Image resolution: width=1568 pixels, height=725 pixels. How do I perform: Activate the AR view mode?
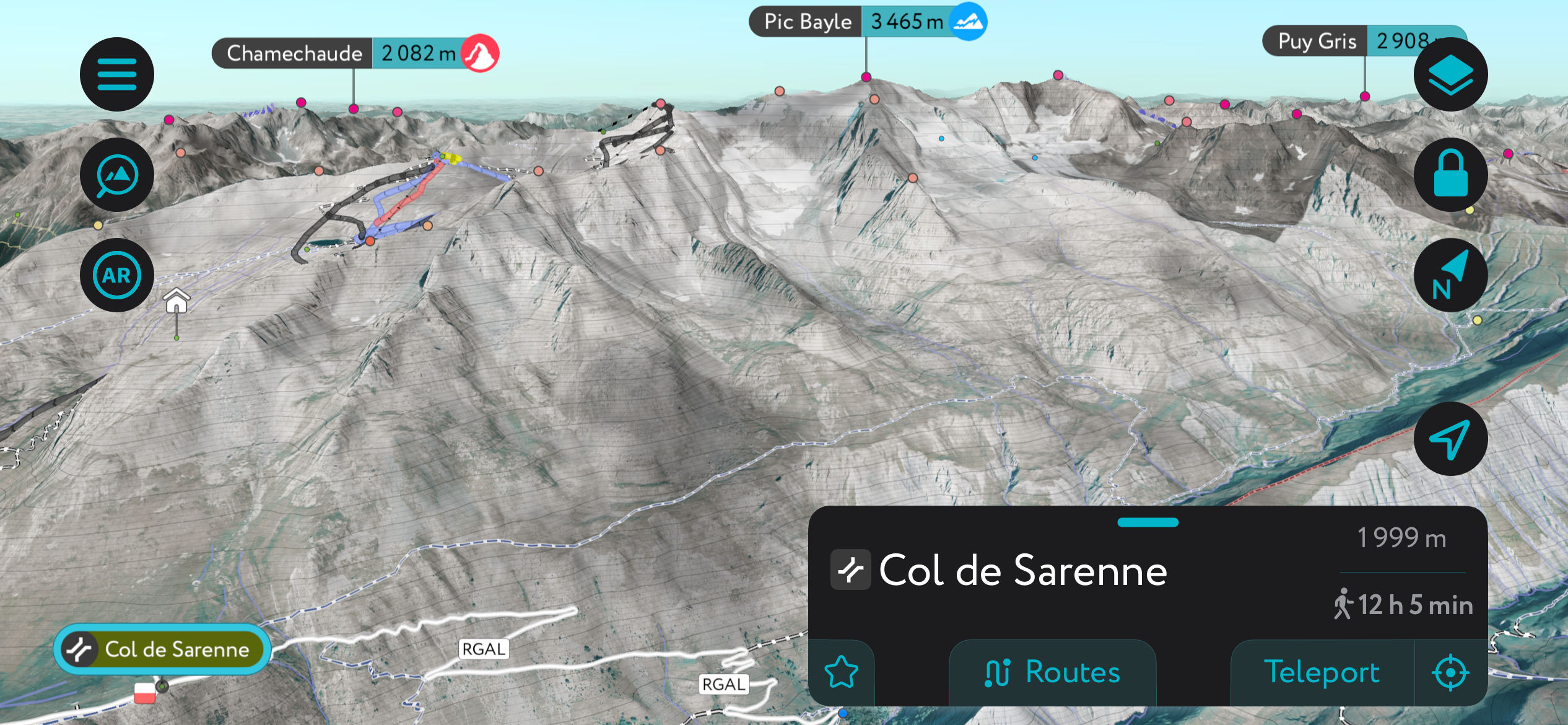(x=117, y=275)
